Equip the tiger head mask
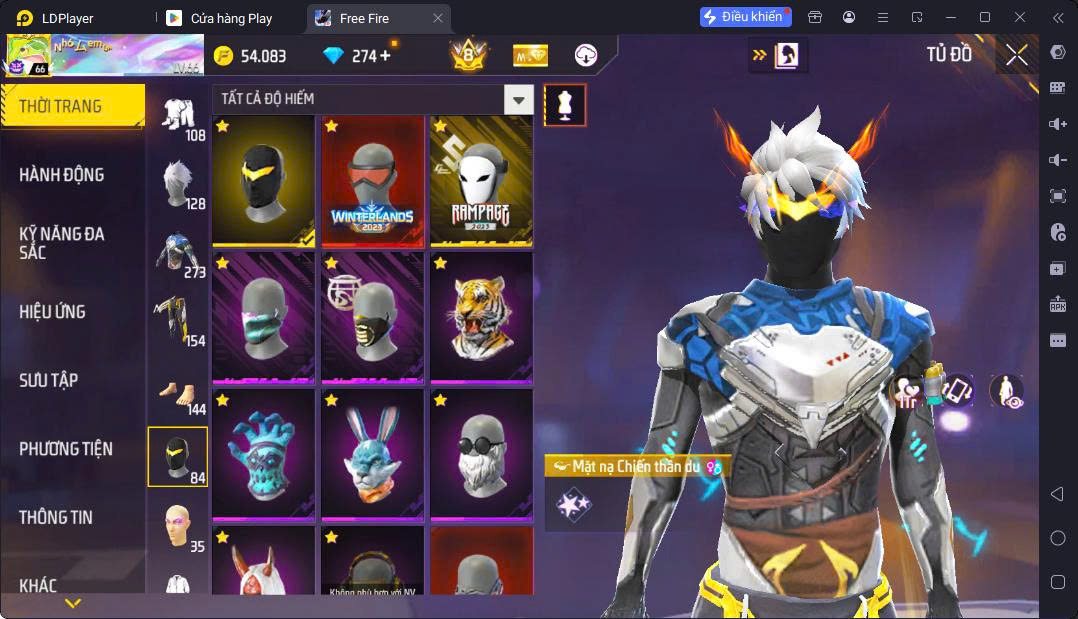The width and height of the screenshot is (1078, 619). tap(482, 318)
